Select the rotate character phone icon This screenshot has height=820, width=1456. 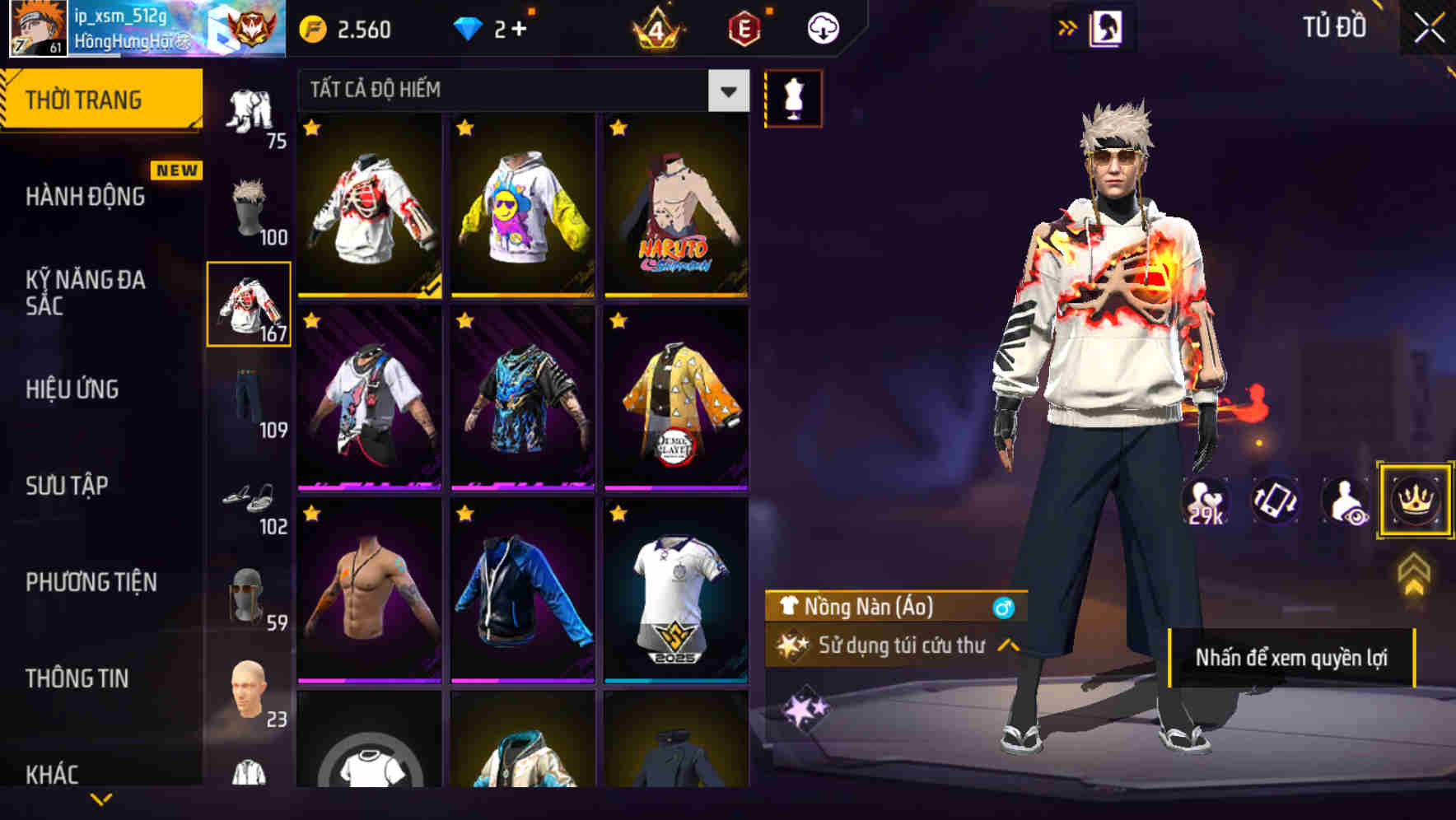point(1273,501)
